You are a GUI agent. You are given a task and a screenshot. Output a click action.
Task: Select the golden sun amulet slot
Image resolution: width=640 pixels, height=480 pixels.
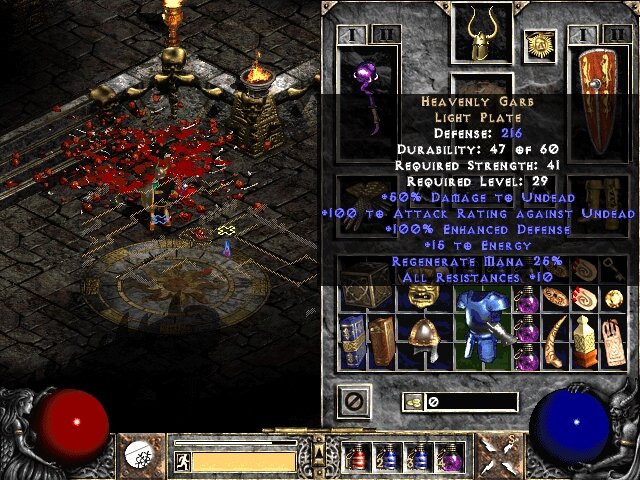[x=539, y=43]
